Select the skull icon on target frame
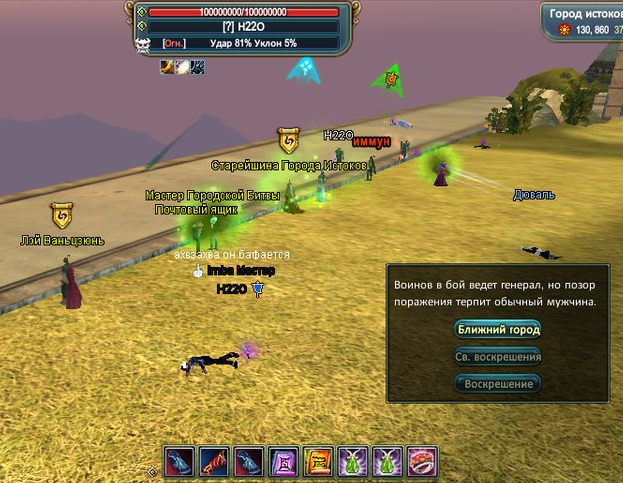The image size is (623, 483). click(x=143, y=44)
